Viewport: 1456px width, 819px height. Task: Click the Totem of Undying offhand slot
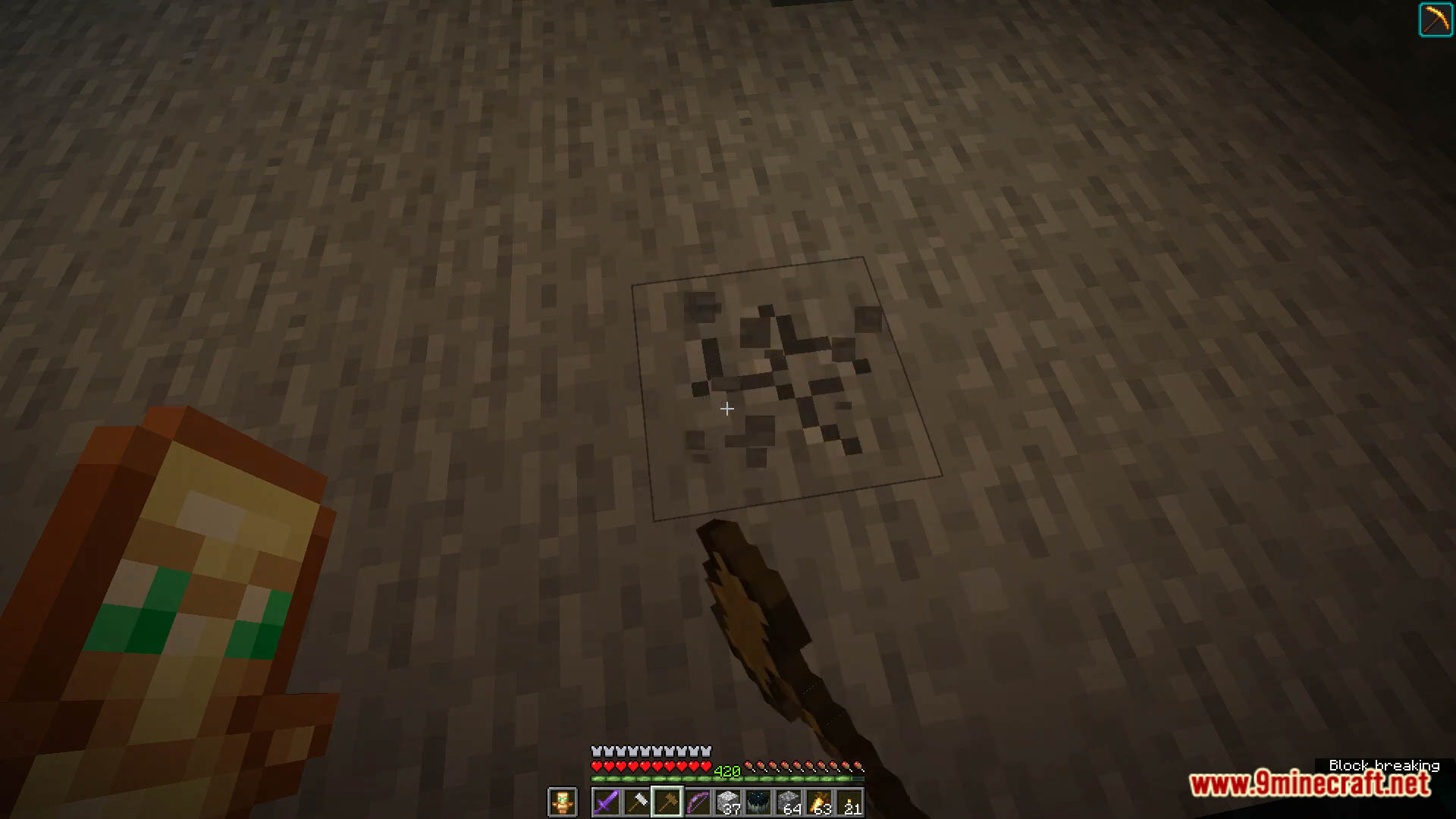coord(562,802)
